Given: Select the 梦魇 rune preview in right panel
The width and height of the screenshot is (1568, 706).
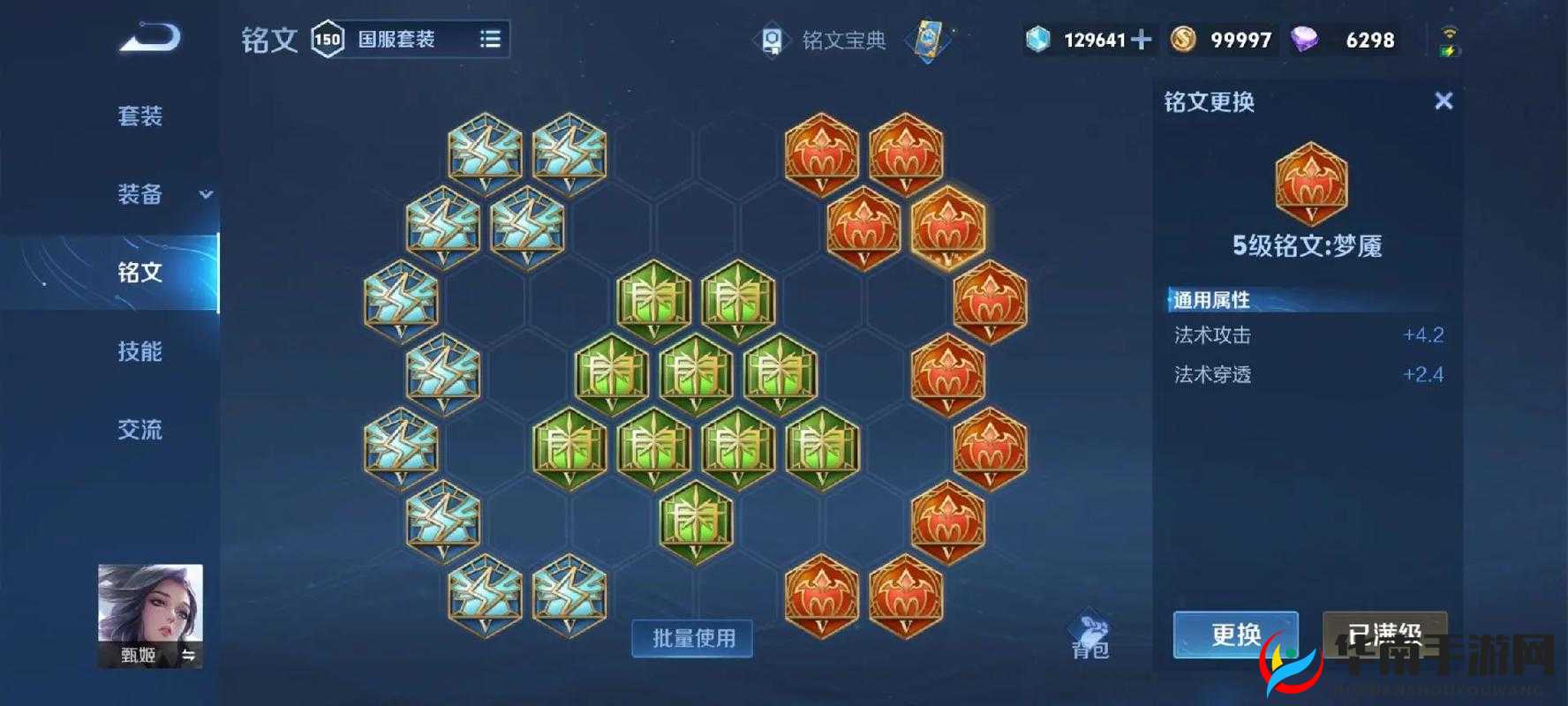Looking at the screenshot, I should pyautogui.click(x=1310, y=184).
